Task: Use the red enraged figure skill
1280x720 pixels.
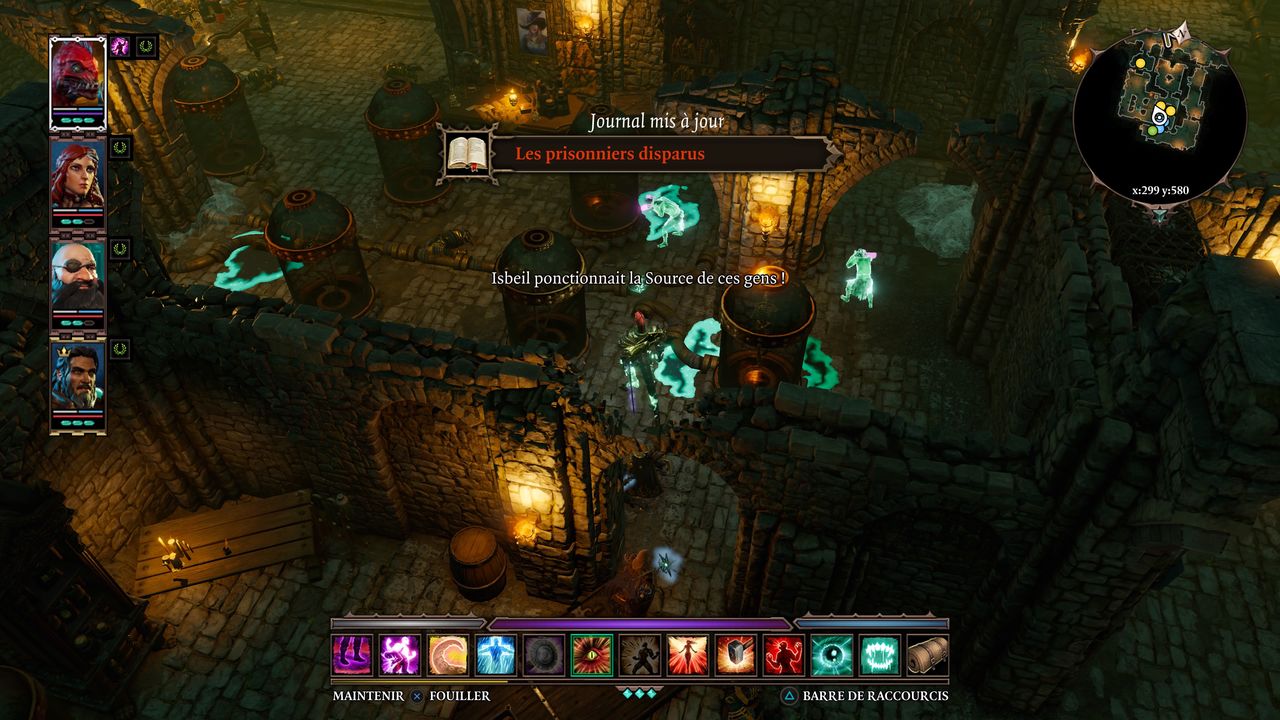Action: click(784, 655)
